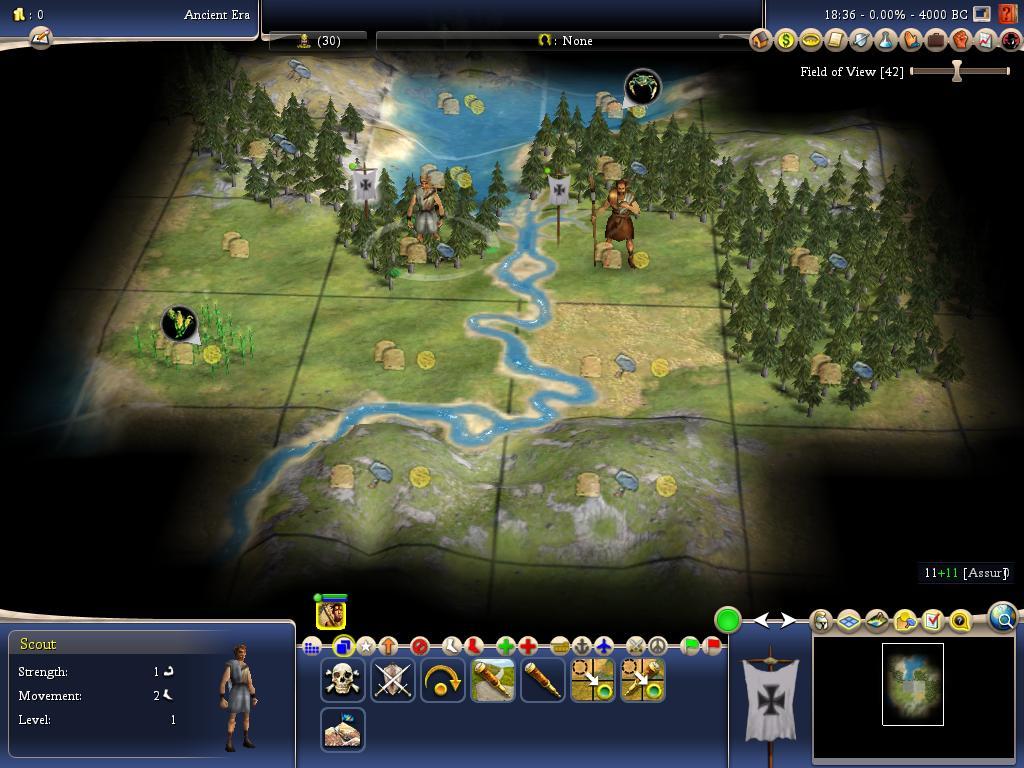
Task: Open the Military Advisor red fist icon
Action: (x=961, y=41)
